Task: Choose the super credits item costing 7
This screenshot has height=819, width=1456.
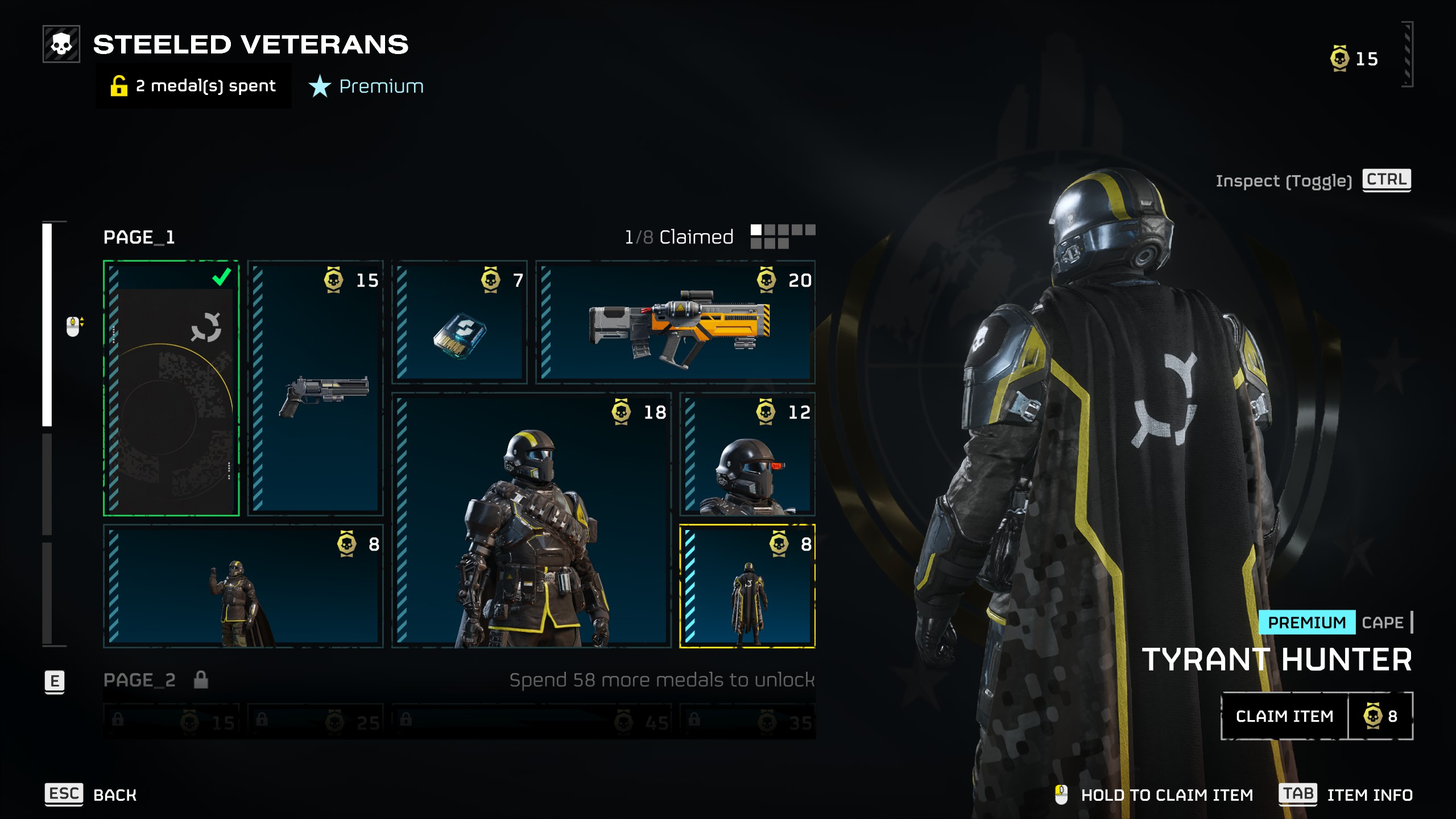Action: tap(460, 322)
